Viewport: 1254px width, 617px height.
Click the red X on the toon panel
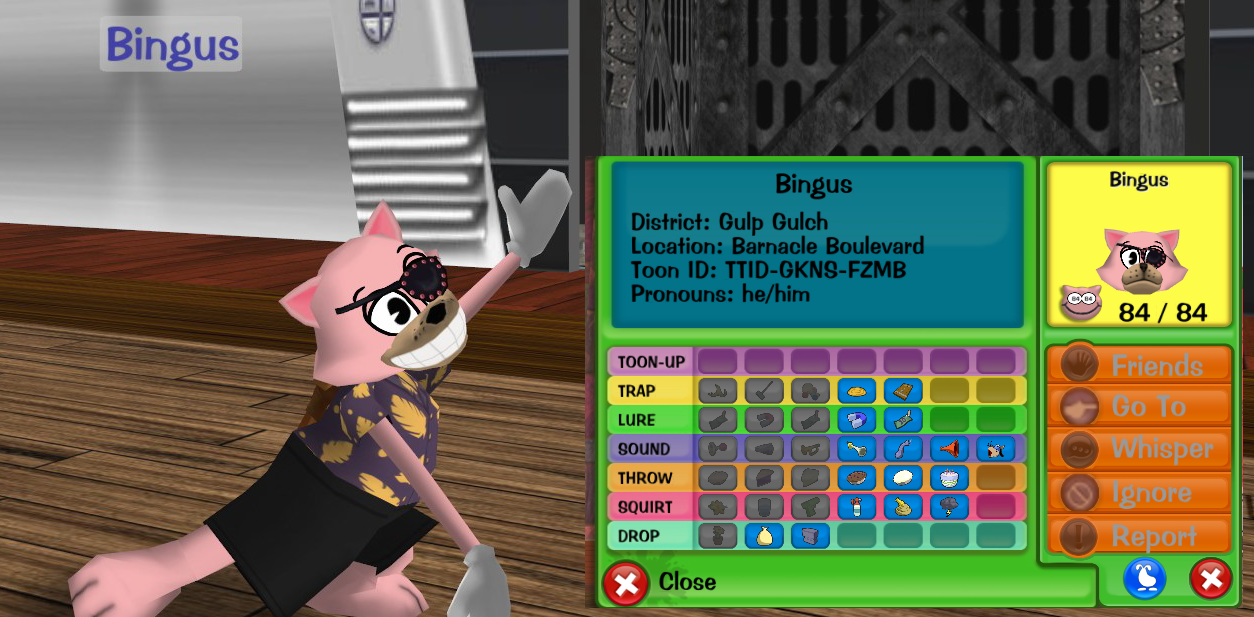point(1210,578)
